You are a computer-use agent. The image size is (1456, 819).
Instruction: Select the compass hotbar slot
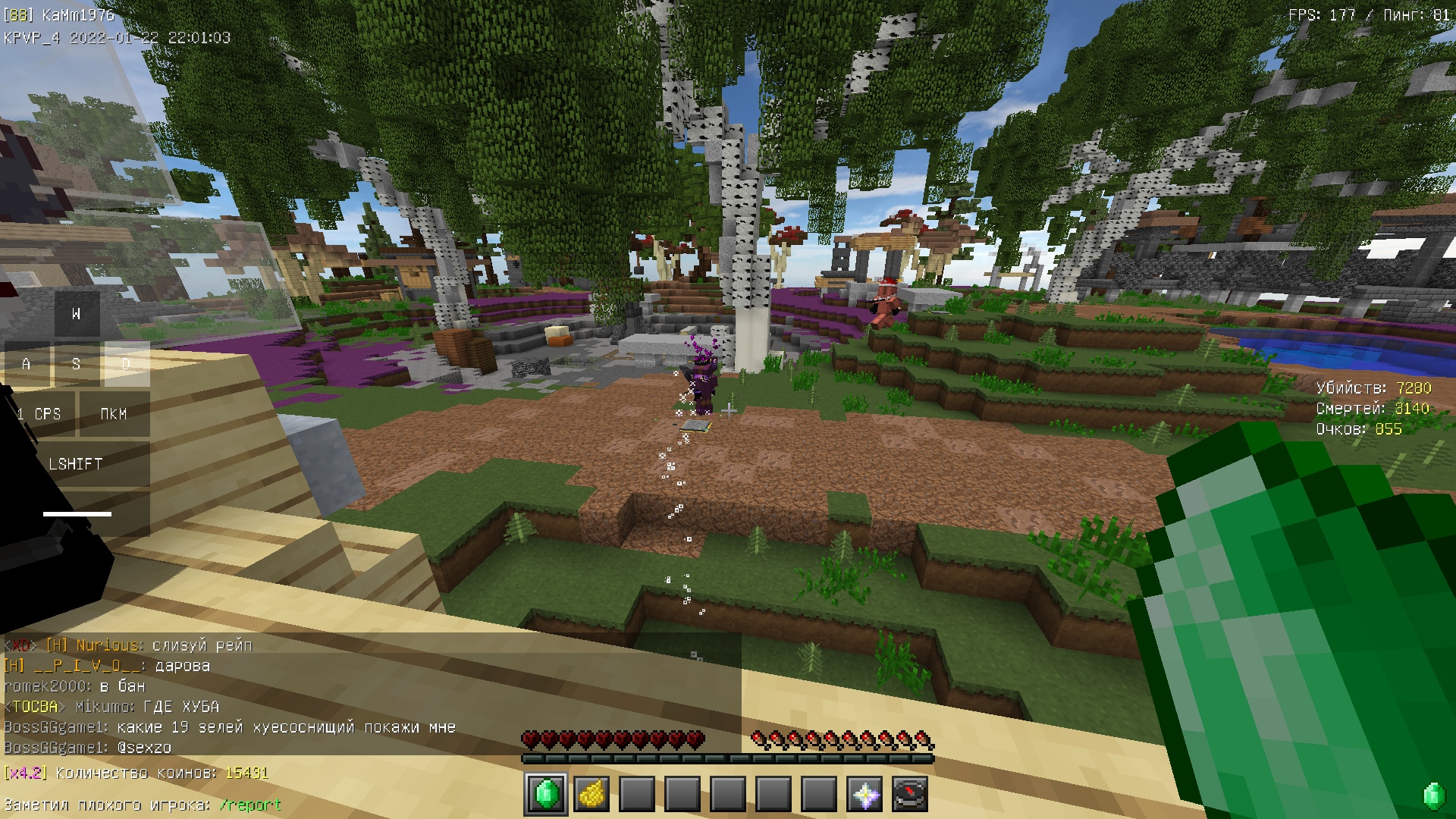(910, 795)
